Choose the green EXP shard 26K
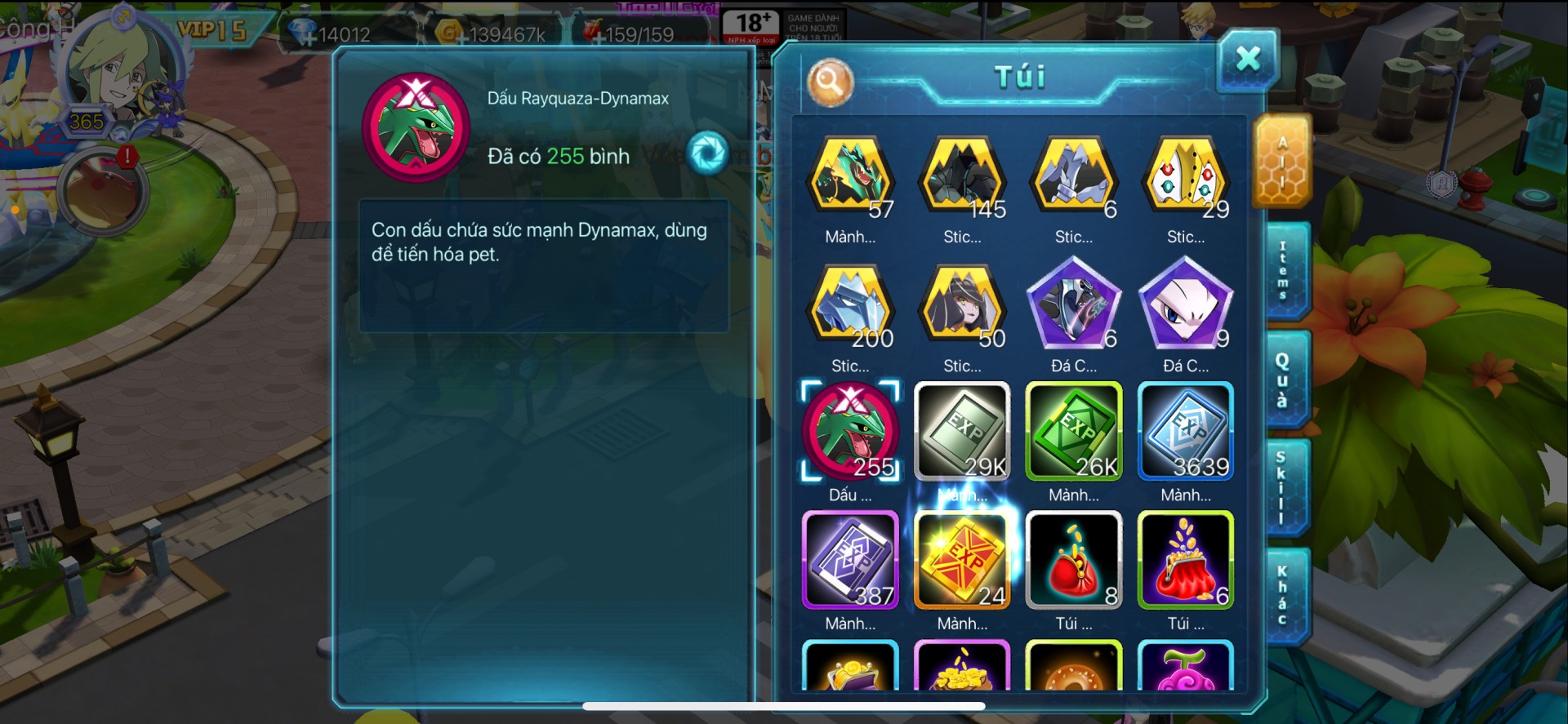 [1074, 431]
